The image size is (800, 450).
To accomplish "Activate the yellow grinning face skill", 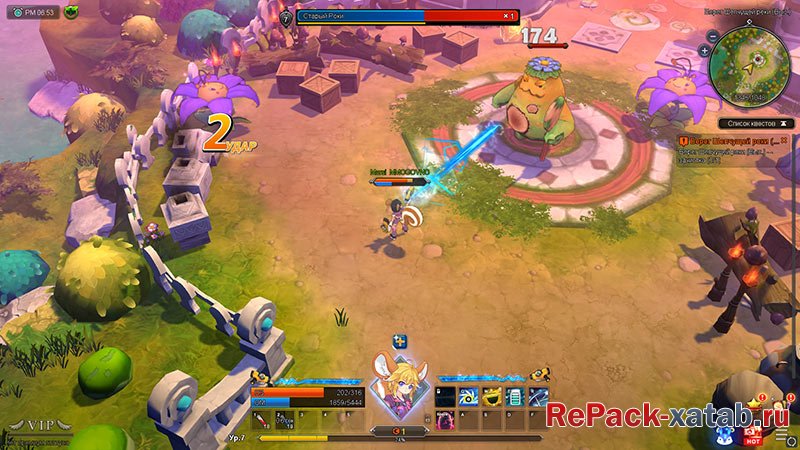I will click(491, 397).
